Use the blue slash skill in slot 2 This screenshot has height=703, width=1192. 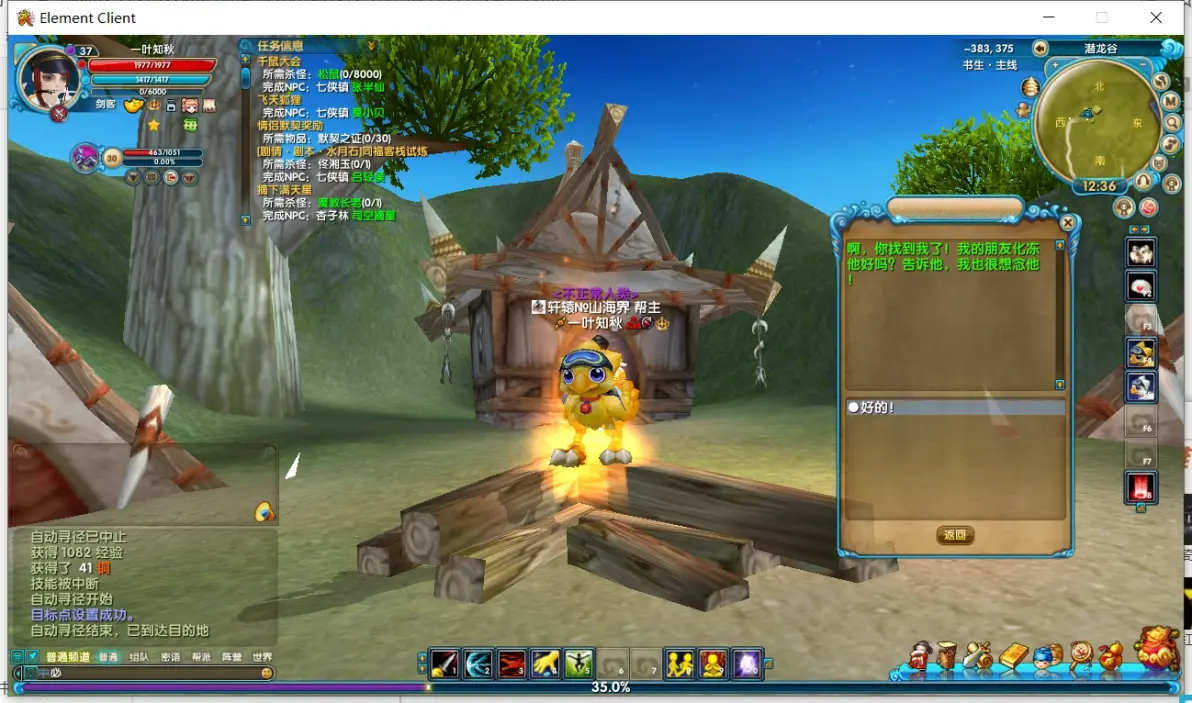click(478, 663)
